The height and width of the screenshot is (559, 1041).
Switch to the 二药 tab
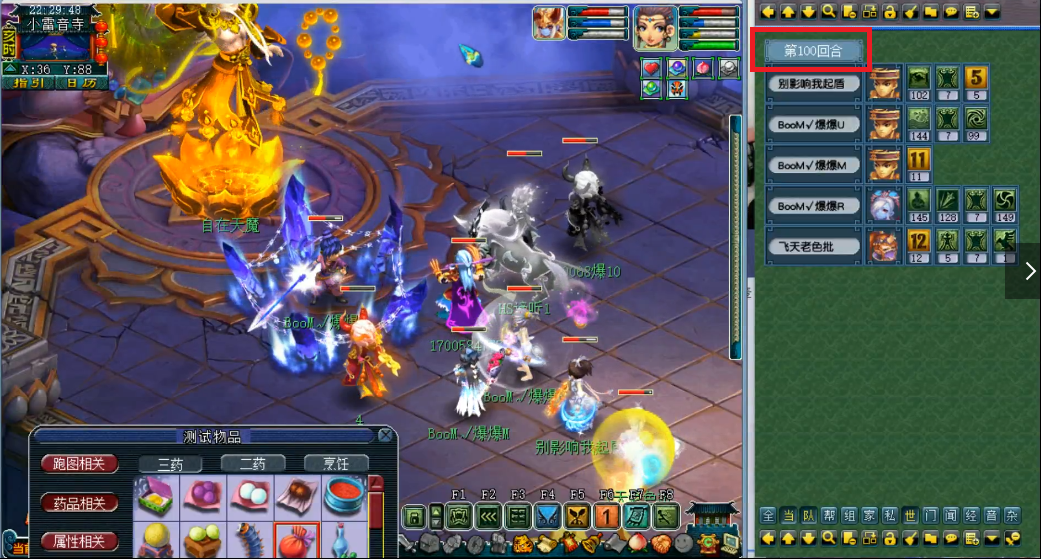coord(251,464)
